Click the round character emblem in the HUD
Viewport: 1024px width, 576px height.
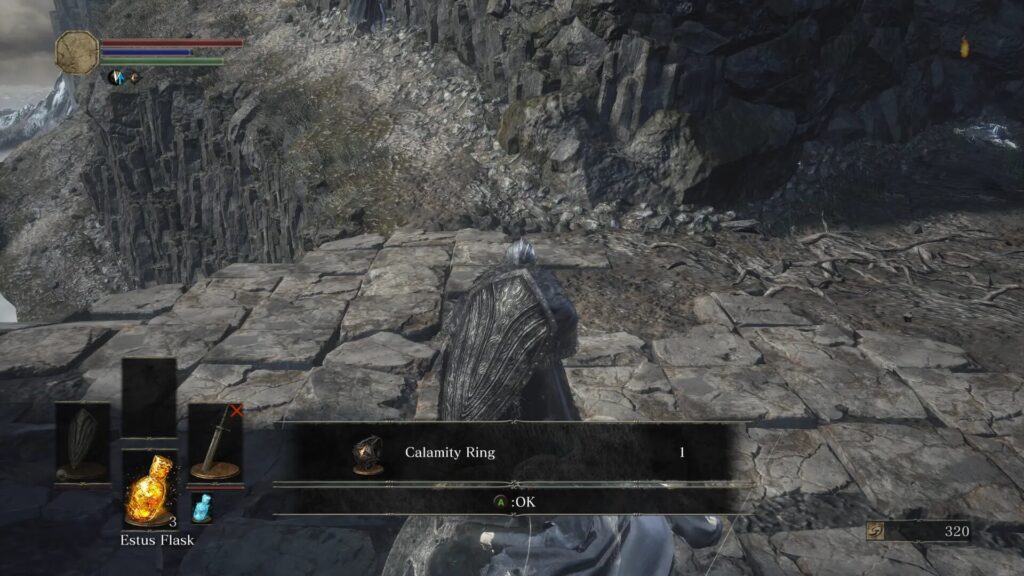(77, 52)
